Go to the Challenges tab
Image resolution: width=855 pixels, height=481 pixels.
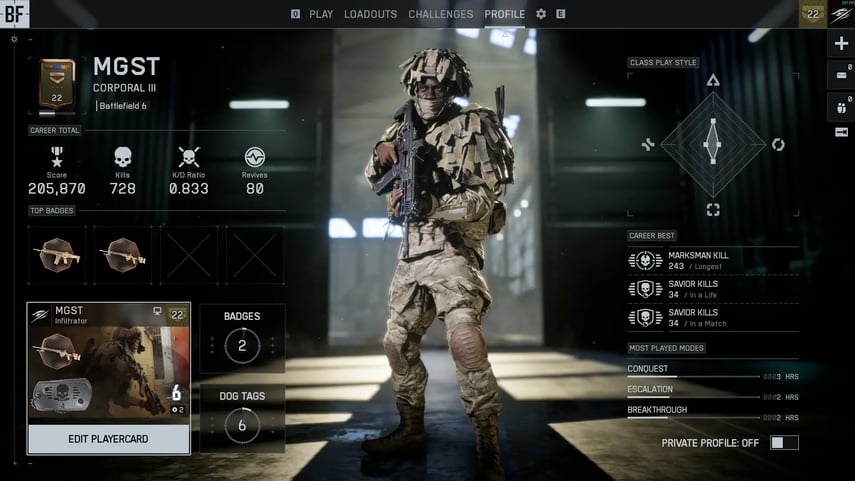point(440,14)
